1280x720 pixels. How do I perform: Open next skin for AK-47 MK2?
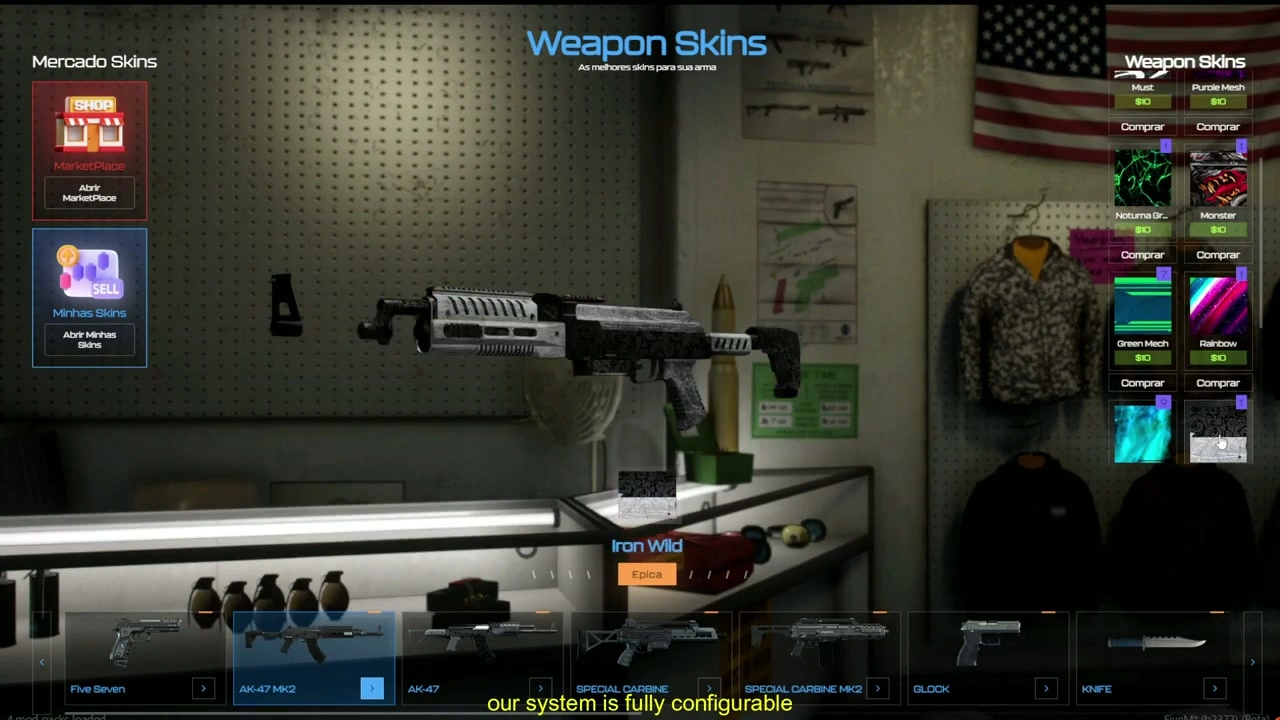tap(371, 688)
